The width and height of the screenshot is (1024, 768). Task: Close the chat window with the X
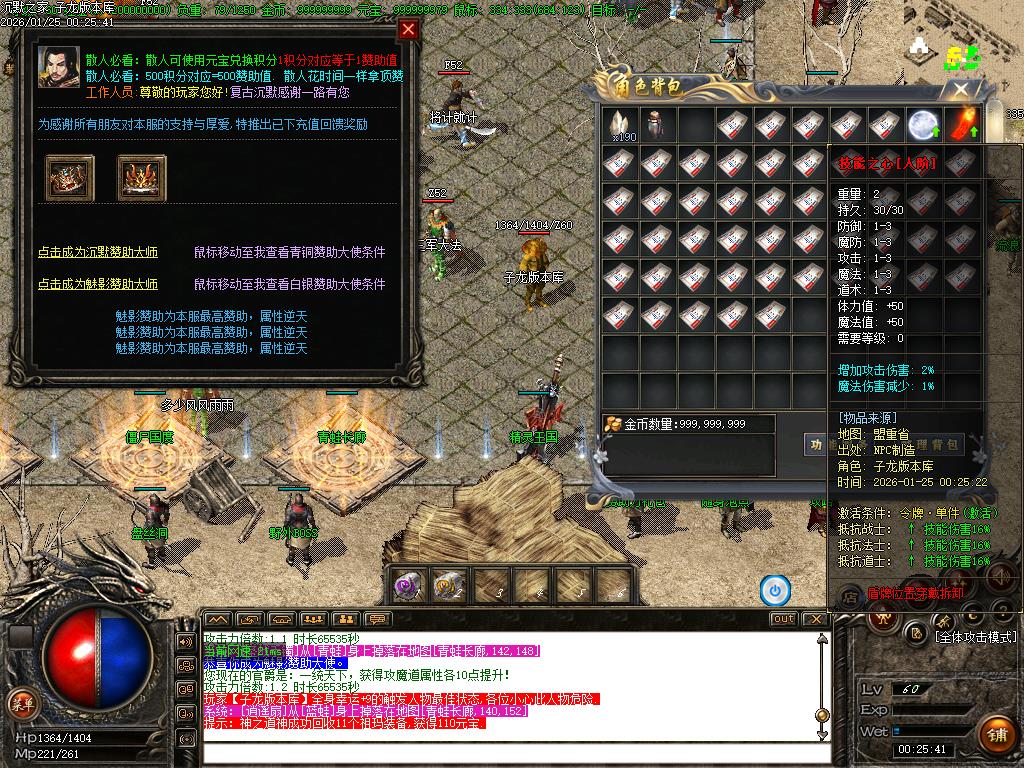815,619
